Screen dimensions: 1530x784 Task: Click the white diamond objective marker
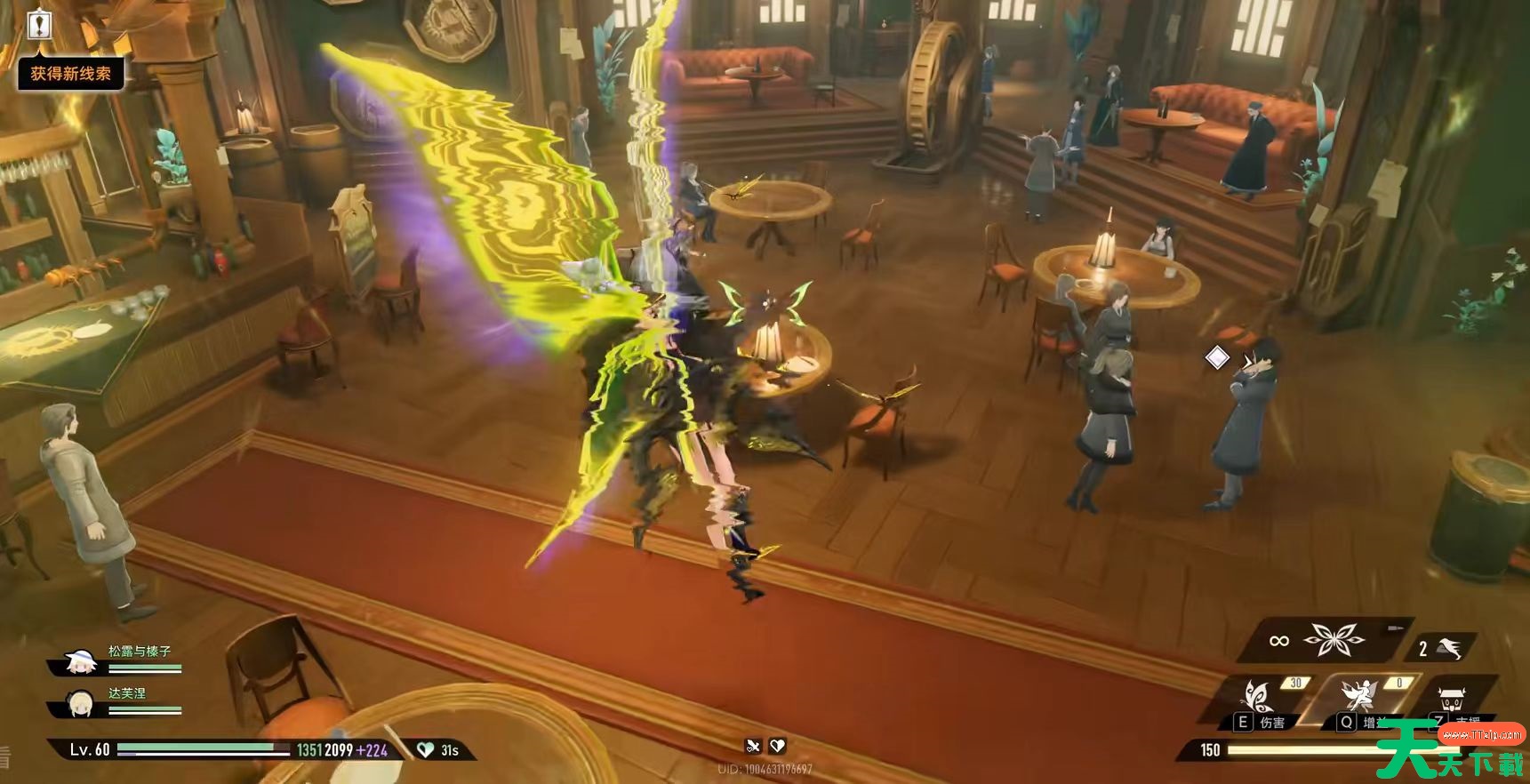click(x=1217, y=357)
